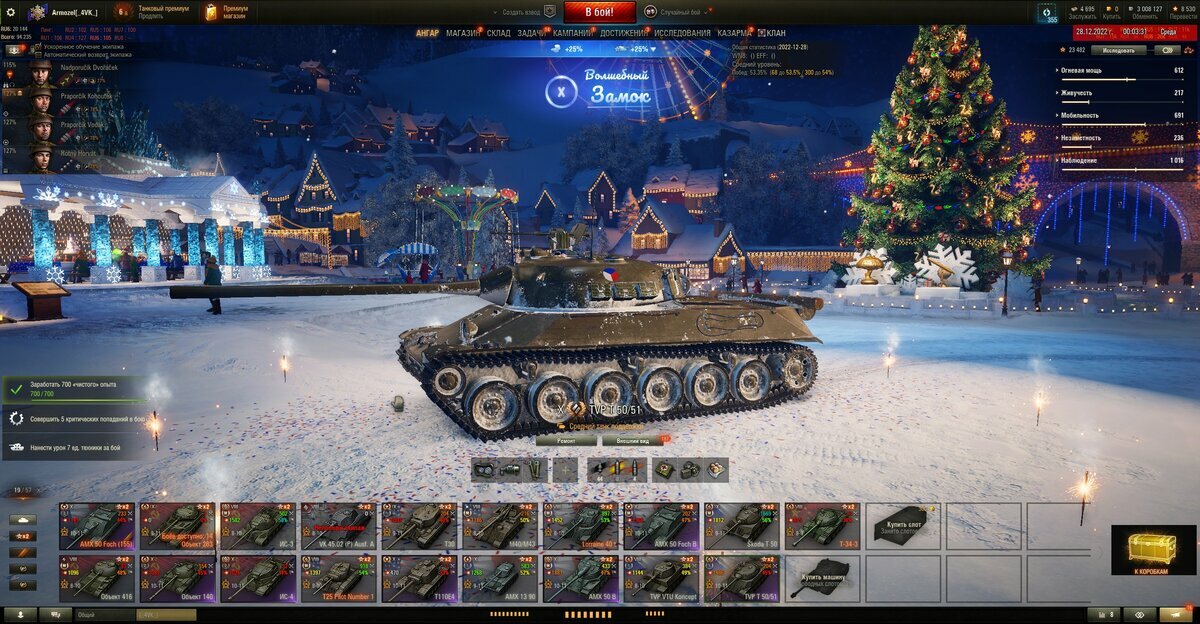This screenshot has width=1200, height=624.
Task: Open the К коробкам loot box chest
Action: 1153,551
